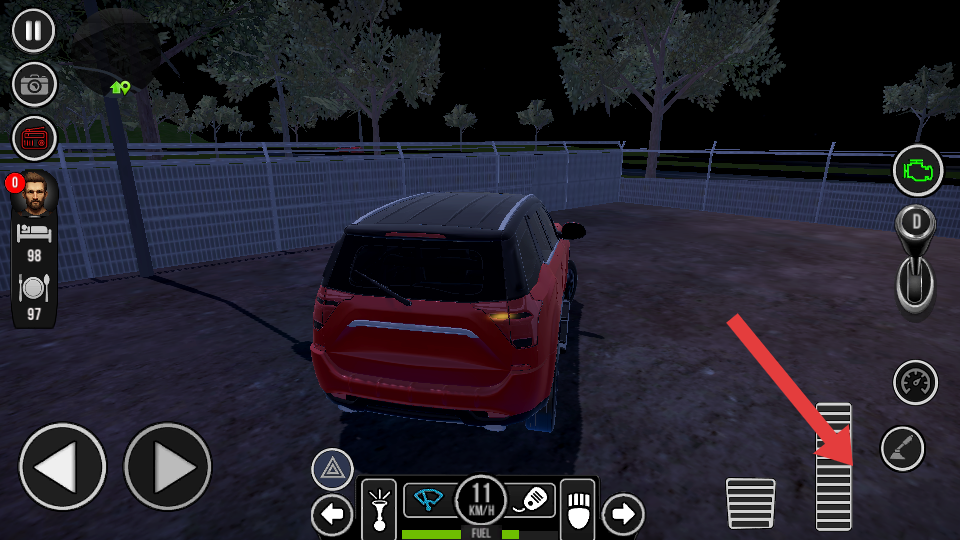
Task: Switch the camera view
Action: (34, 85)
